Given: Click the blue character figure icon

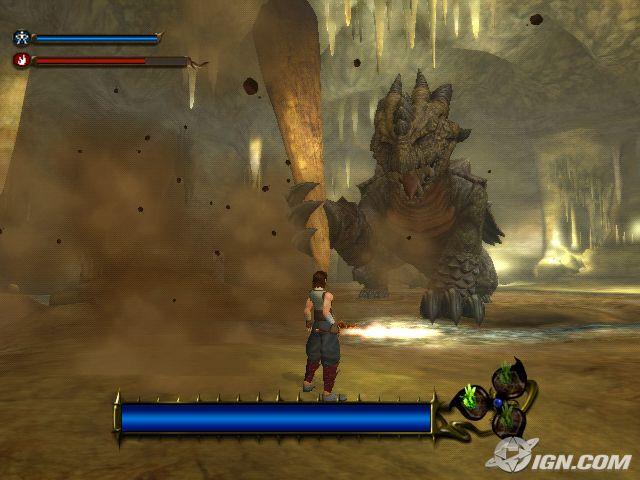Looking at the screenshot, I should click(21, 39).
